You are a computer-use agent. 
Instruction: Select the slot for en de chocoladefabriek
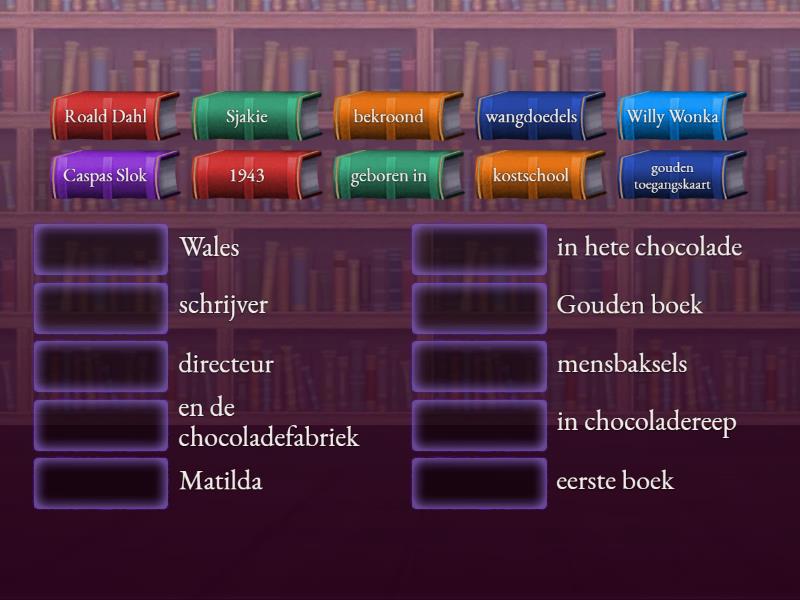coord(101,425)
